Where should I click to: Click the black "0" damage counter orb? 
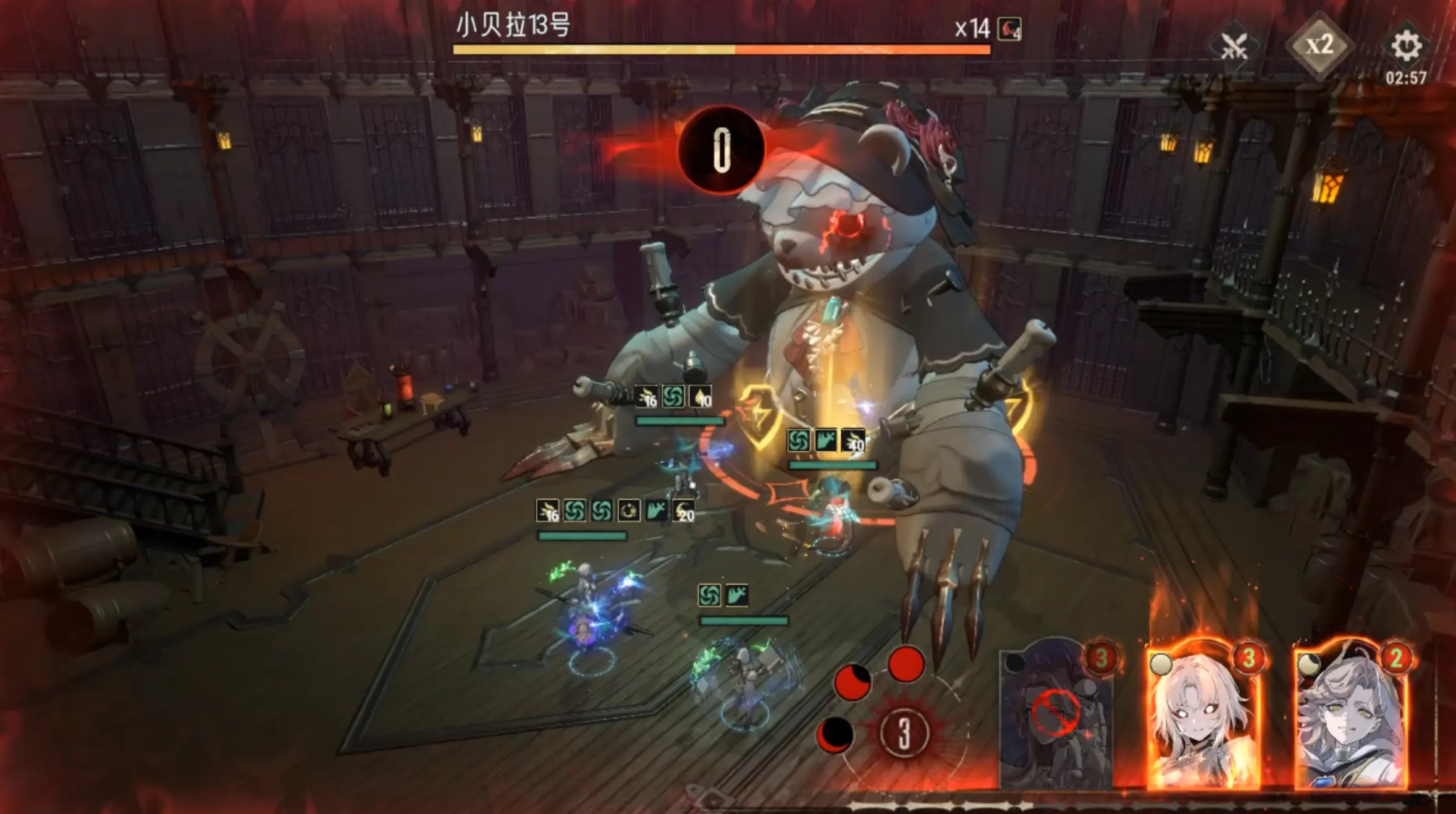tap(722, 151)
